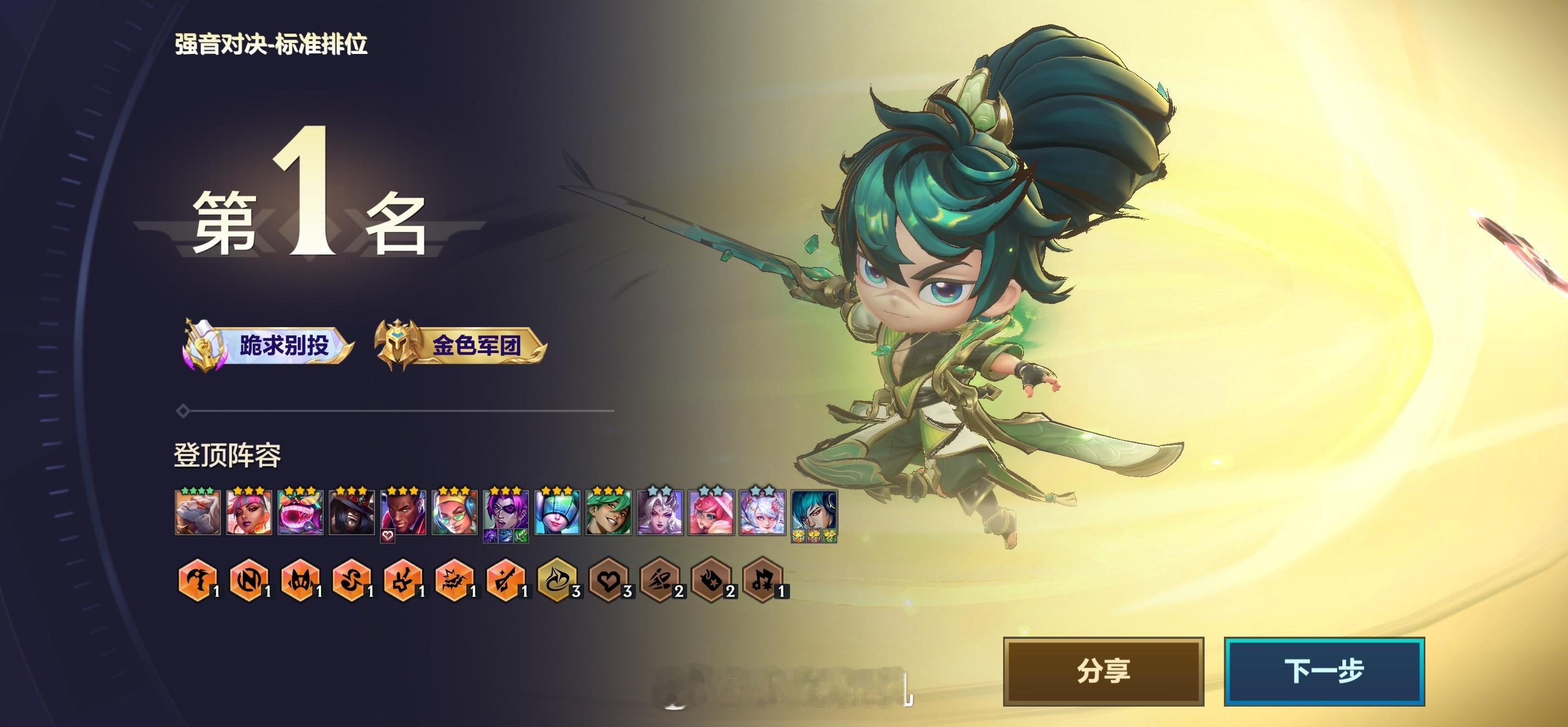Click the heart item under Lucian's portrait
Viewport: 1568px width, 727px height.
(x=388, y=536)
